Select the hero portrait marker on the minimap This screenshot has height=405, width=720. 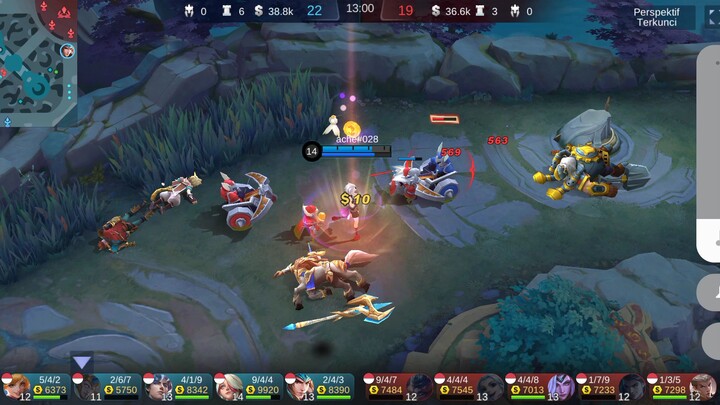[67, 50]
